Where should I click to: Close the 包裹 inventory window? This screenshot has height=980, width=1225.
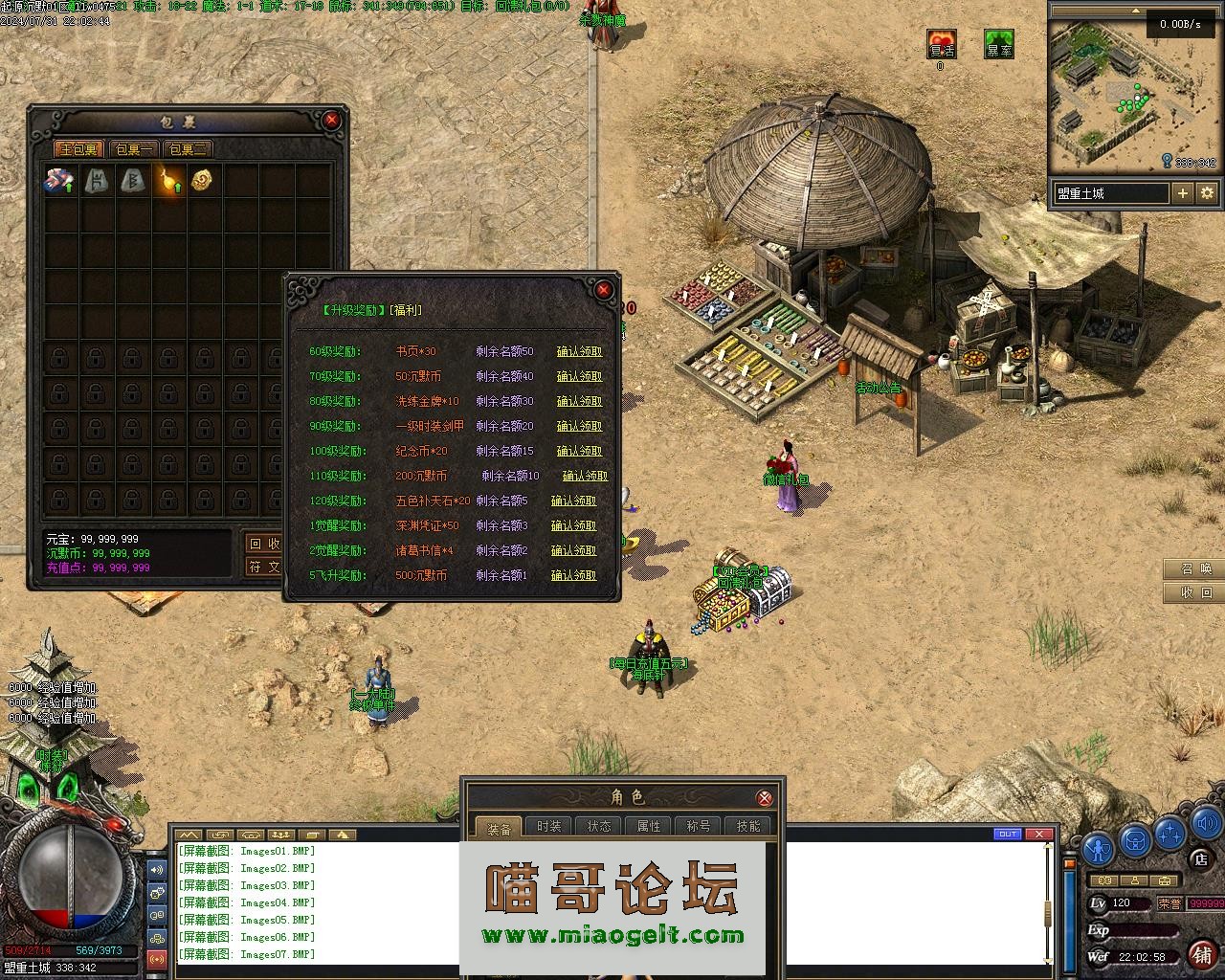click(331, 120)
